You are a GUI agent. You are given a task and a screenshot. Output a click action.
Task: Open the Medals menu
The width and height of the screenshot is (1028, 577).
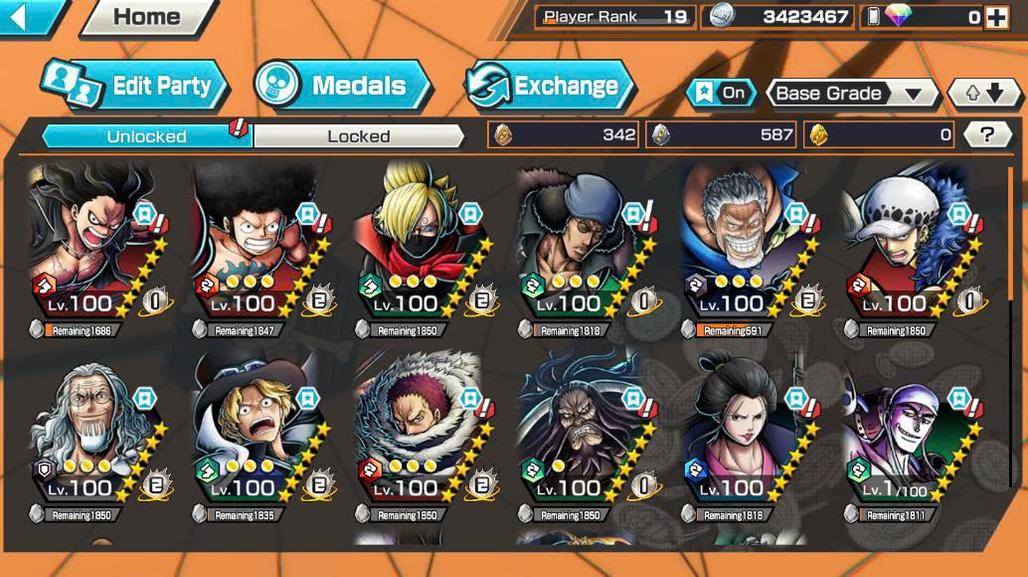click(x=343, y=86)
